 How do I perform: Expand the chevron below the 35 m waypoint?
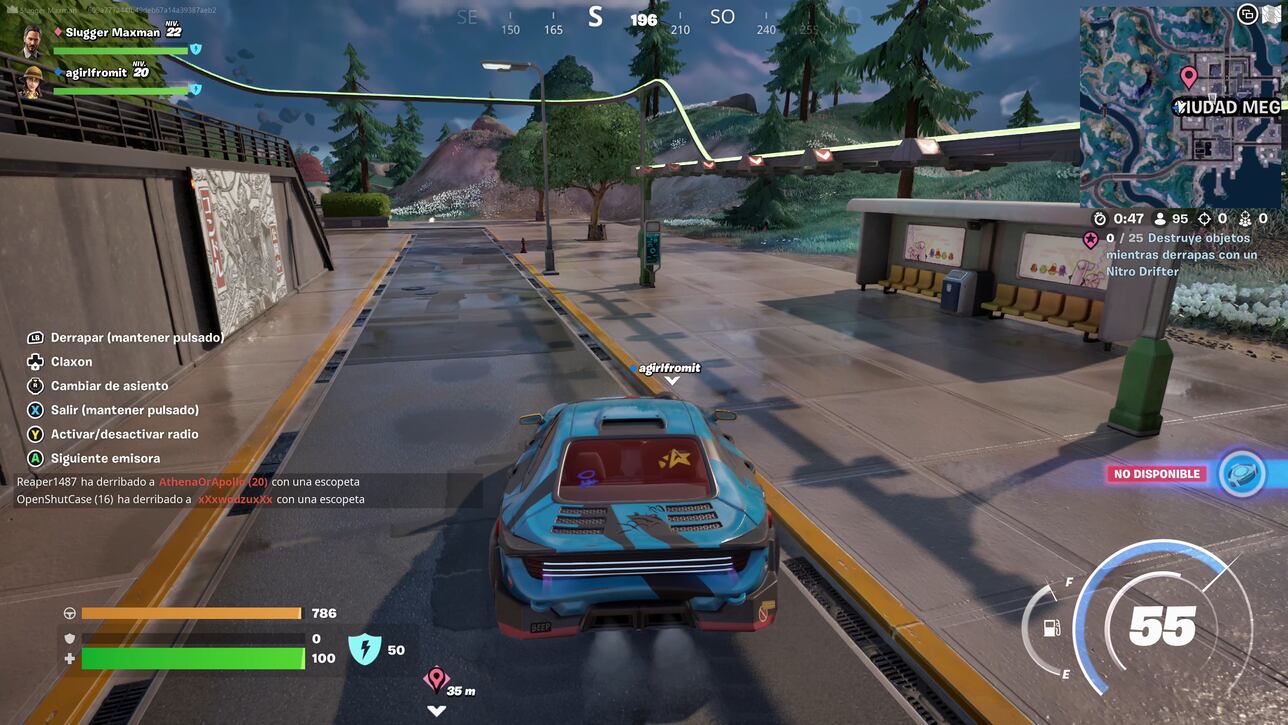pyautogui.click(x=436, y=710)
